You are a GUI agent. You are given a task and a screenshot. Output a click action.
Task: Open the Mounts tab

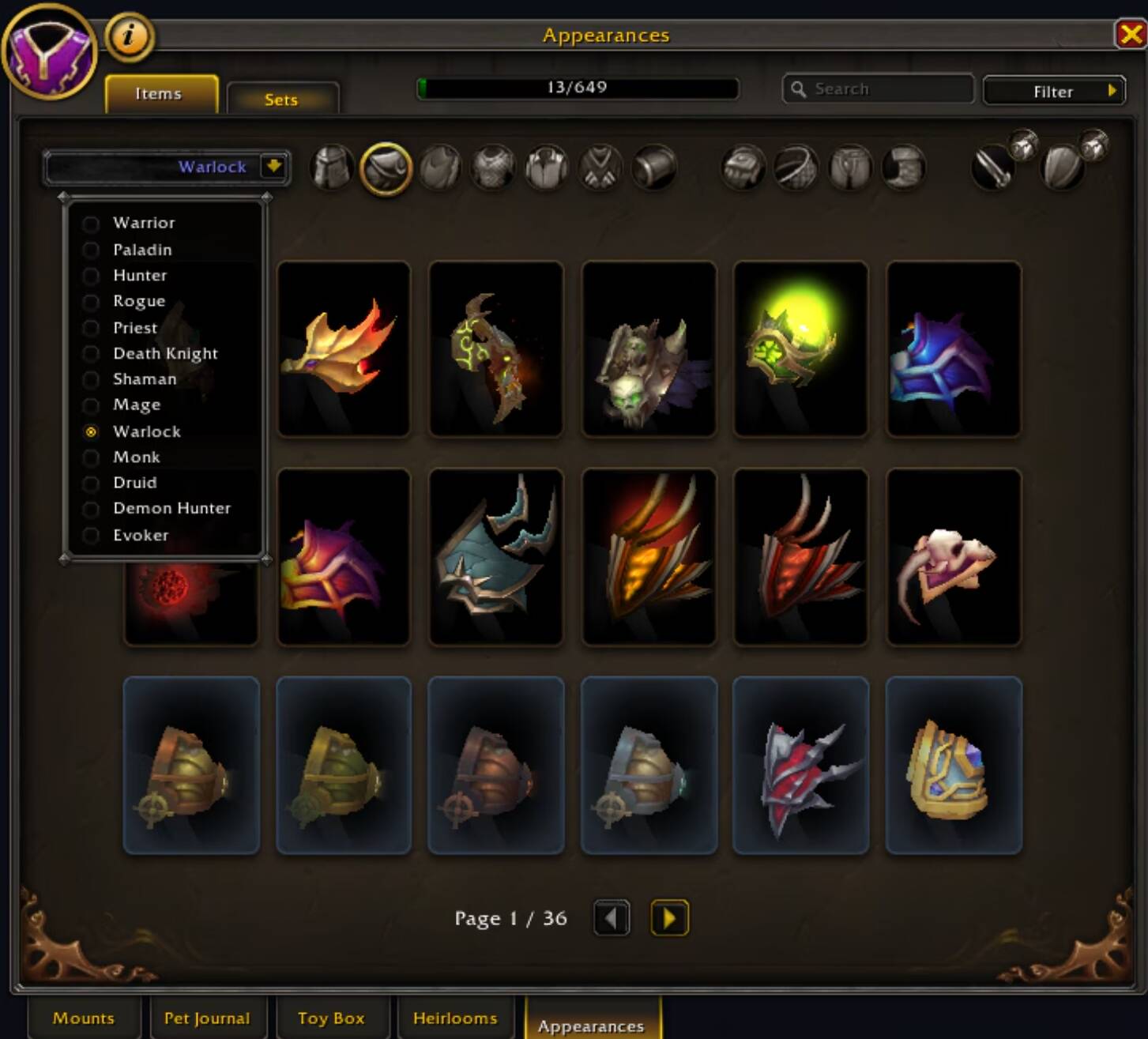84,1018
